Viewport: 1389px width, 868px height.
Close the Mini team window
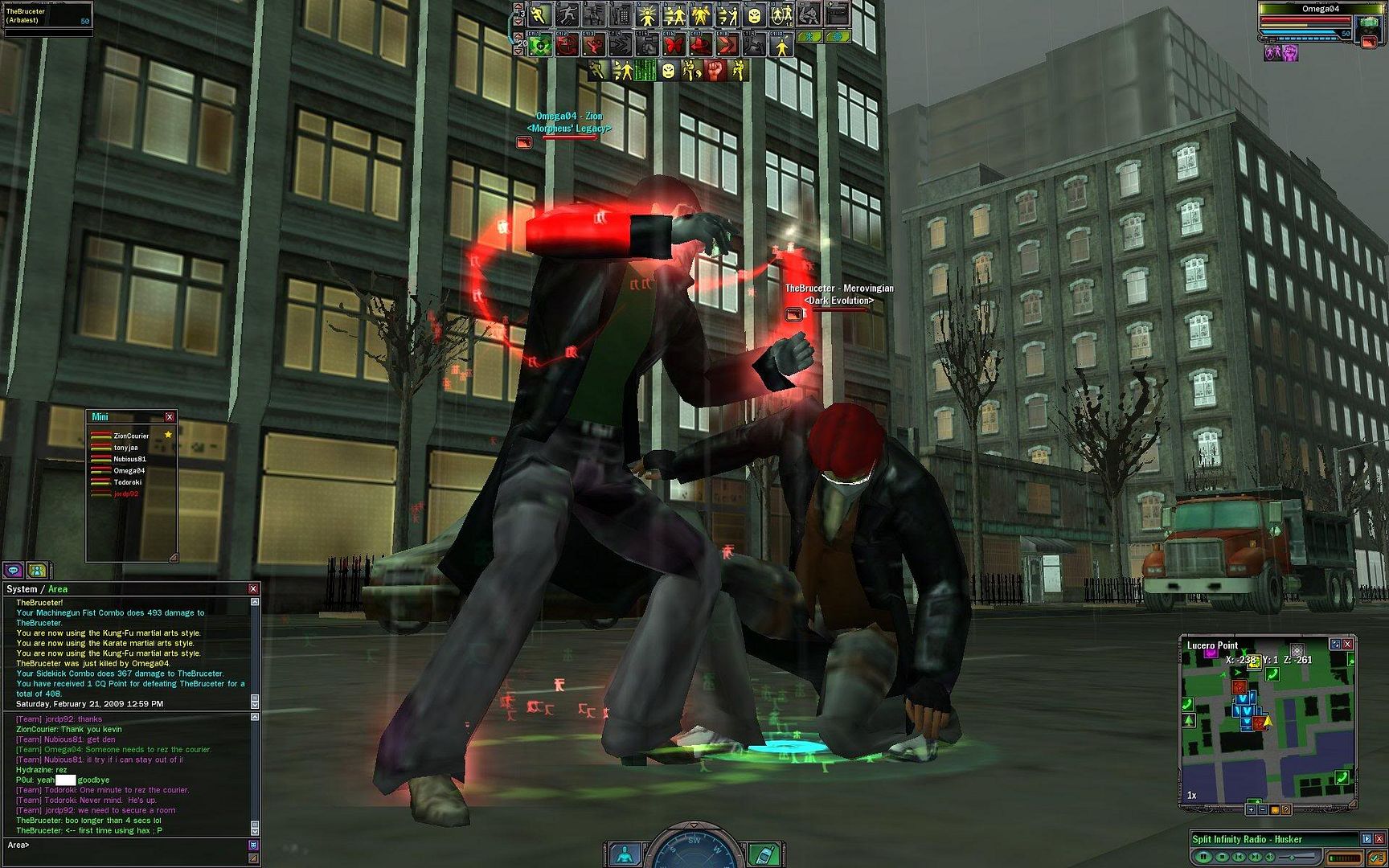[x=170, y=417]
